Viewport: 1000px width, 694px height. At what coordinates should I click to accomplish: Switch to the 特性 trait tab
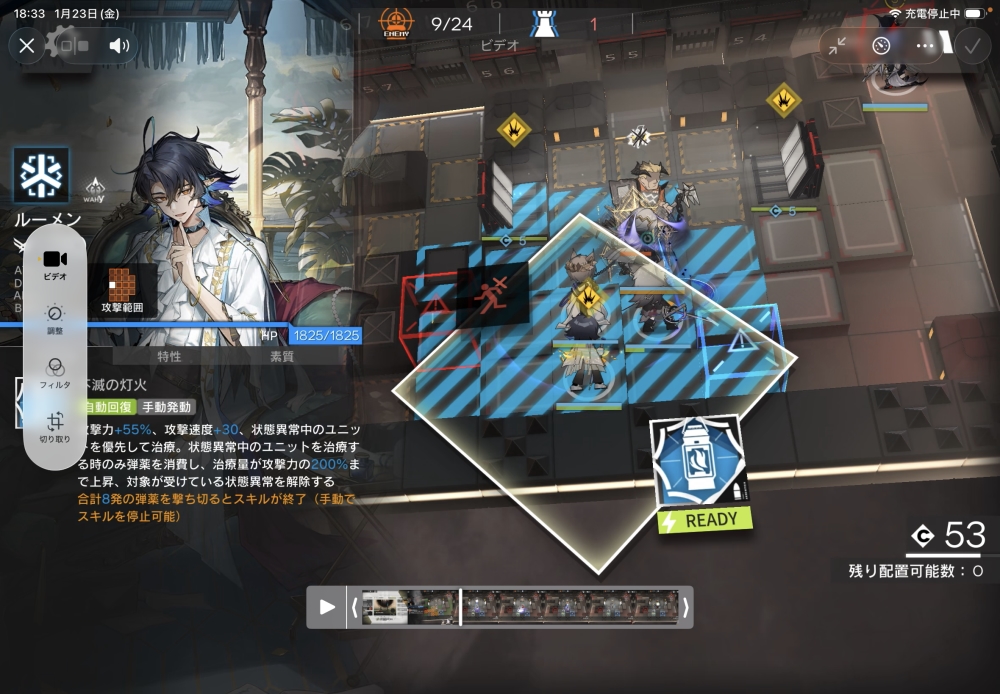pos(169,356)
